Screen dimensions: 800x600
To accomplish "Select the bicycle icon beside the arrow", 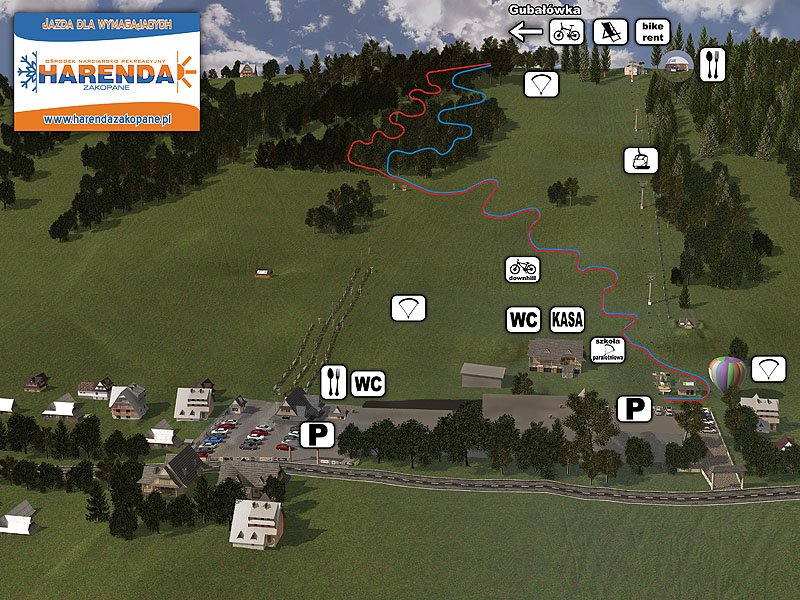I will [x=566, y=32].
